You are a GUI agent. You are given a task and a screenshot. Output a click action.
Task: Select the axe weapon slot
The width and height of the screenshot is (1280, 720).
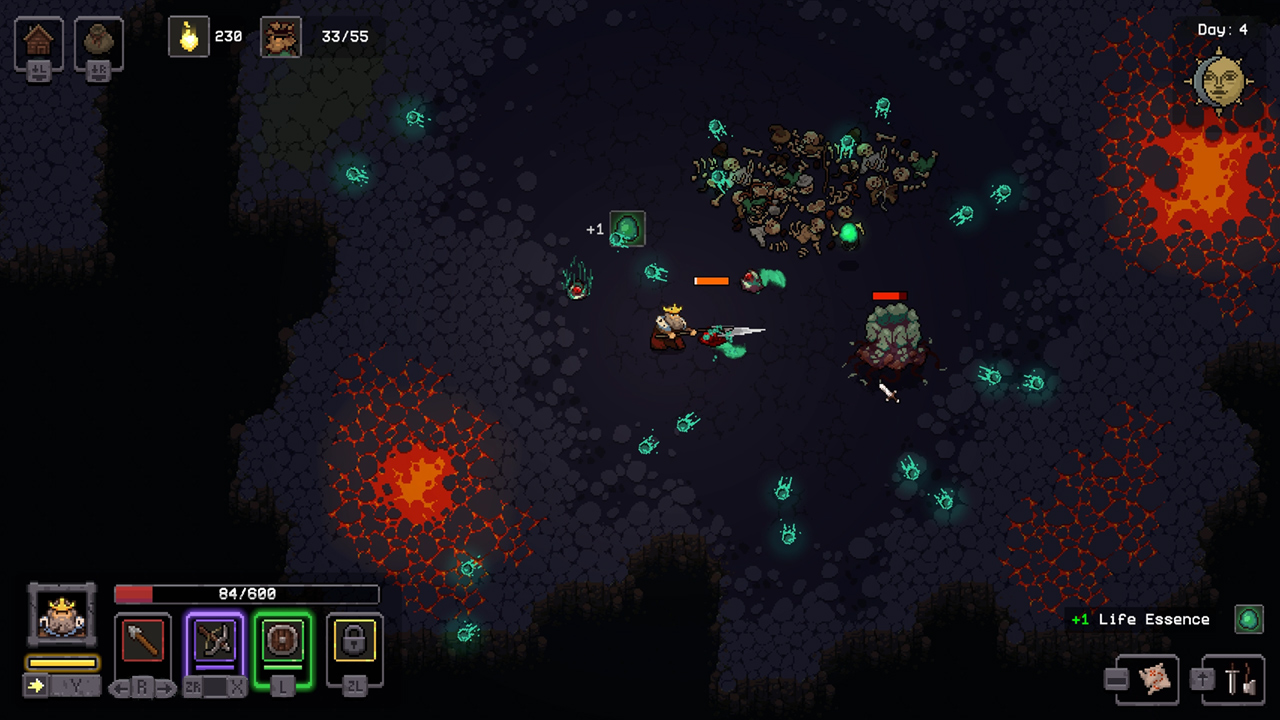coord(143,640)
